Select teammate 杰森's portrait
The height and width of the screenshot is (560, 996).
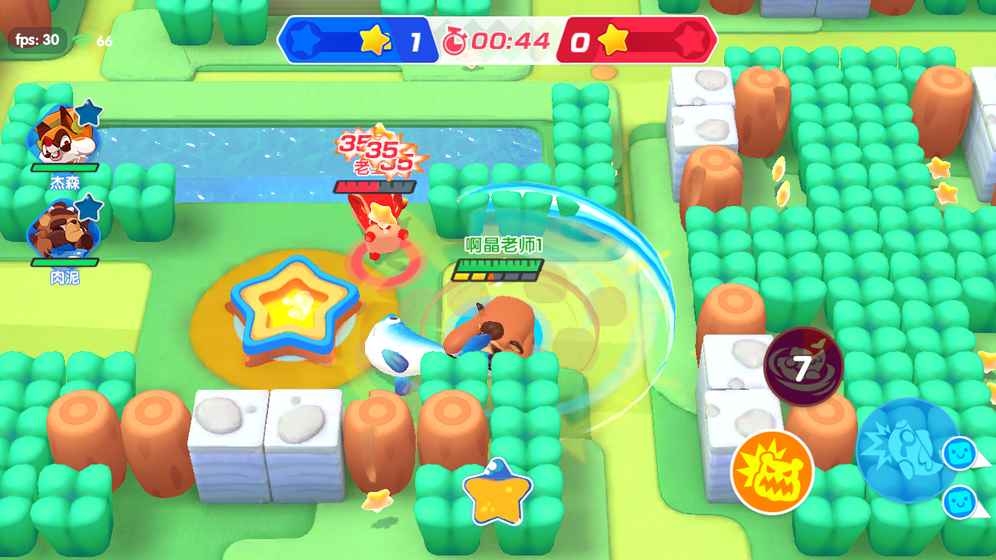64,136
